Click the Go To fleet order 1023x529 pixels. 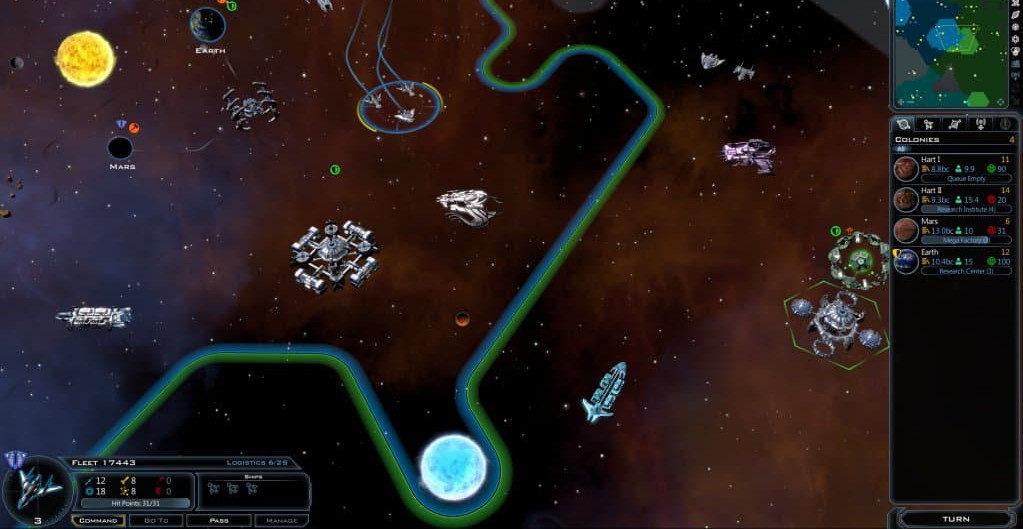156,520
